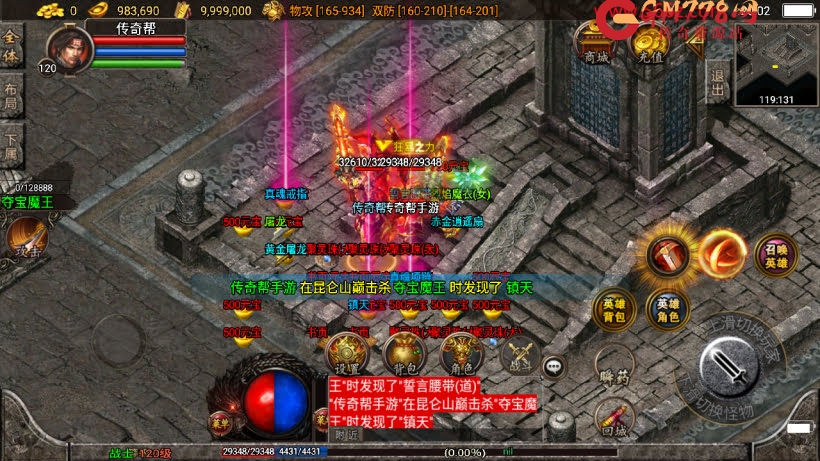Open the chat speech bubble

553,366
